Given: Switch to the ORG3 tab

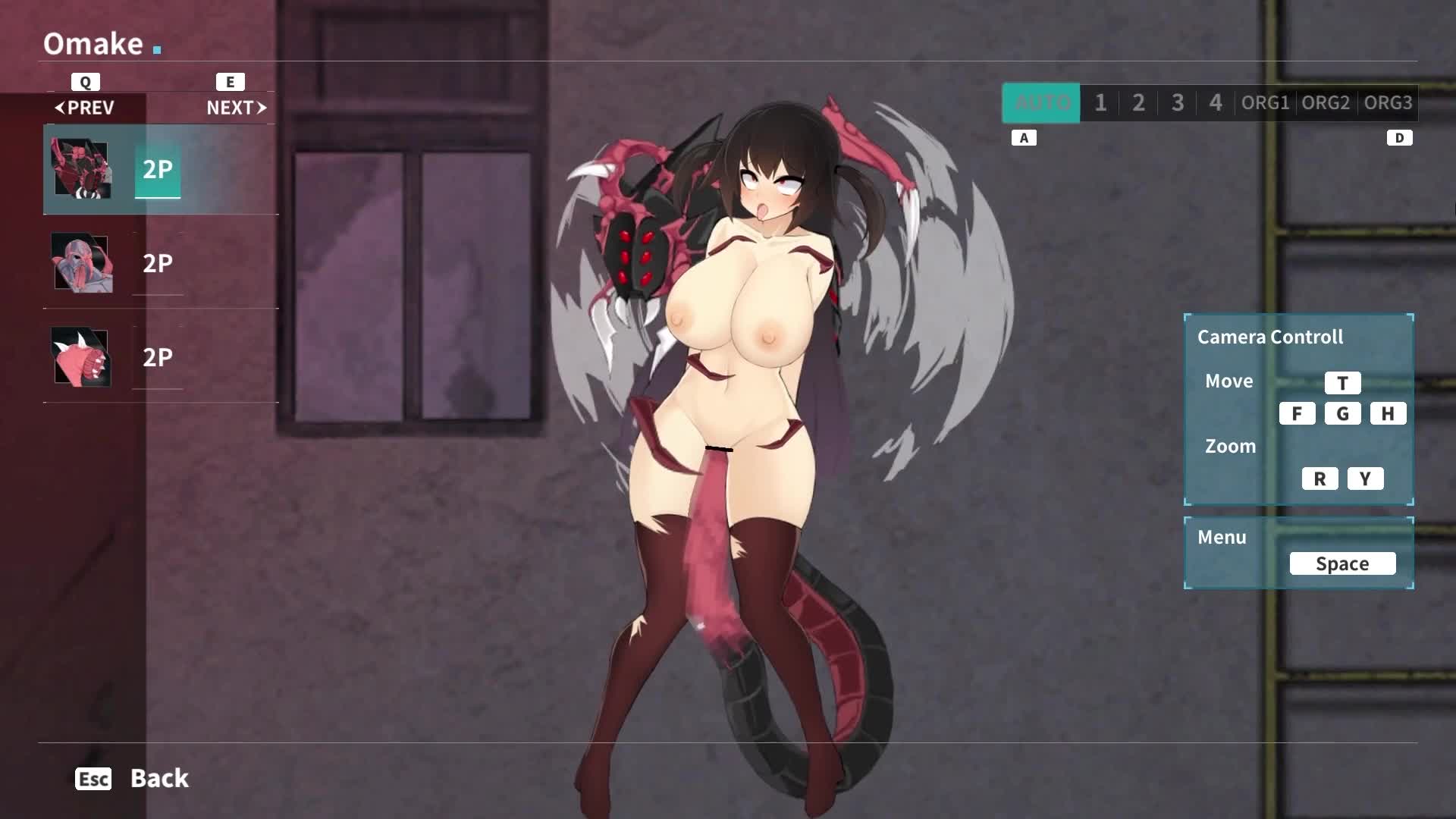Looking at the screenshot, I should pyautogui.click(x=1388, y=102).
